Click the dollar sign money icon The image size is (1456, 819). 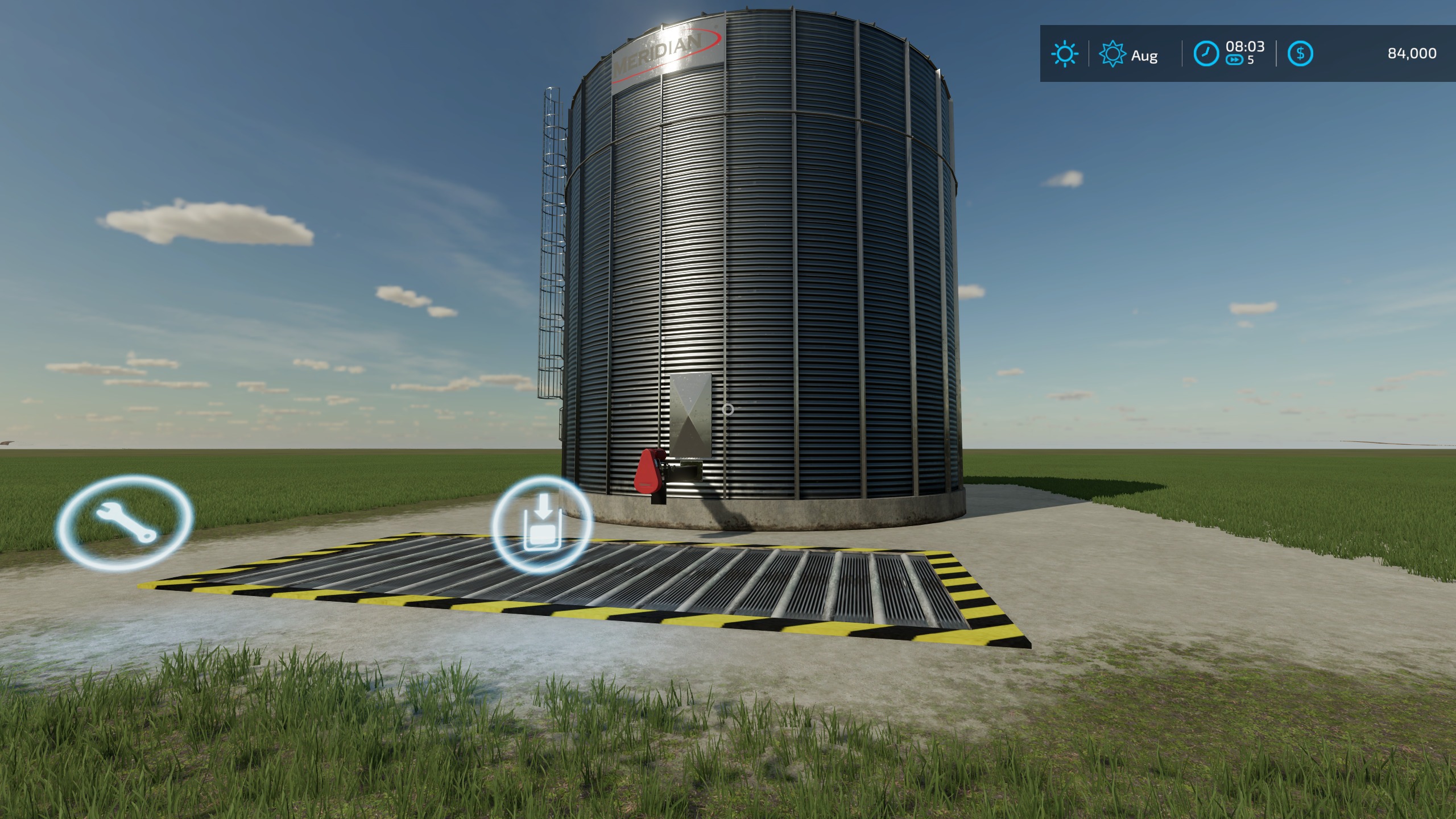point(1302,54)
